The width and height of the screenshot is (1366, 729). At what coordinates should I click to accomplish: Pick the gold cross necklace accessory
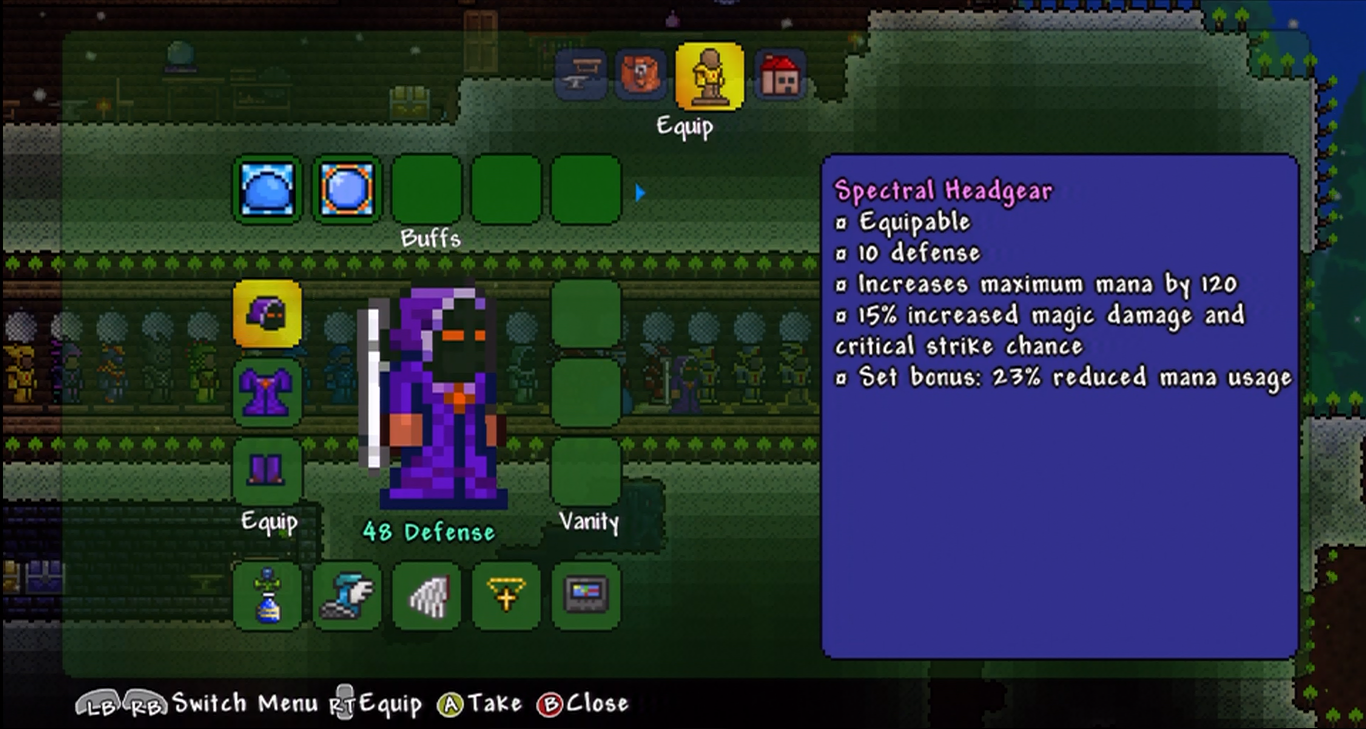click(506, 596)
